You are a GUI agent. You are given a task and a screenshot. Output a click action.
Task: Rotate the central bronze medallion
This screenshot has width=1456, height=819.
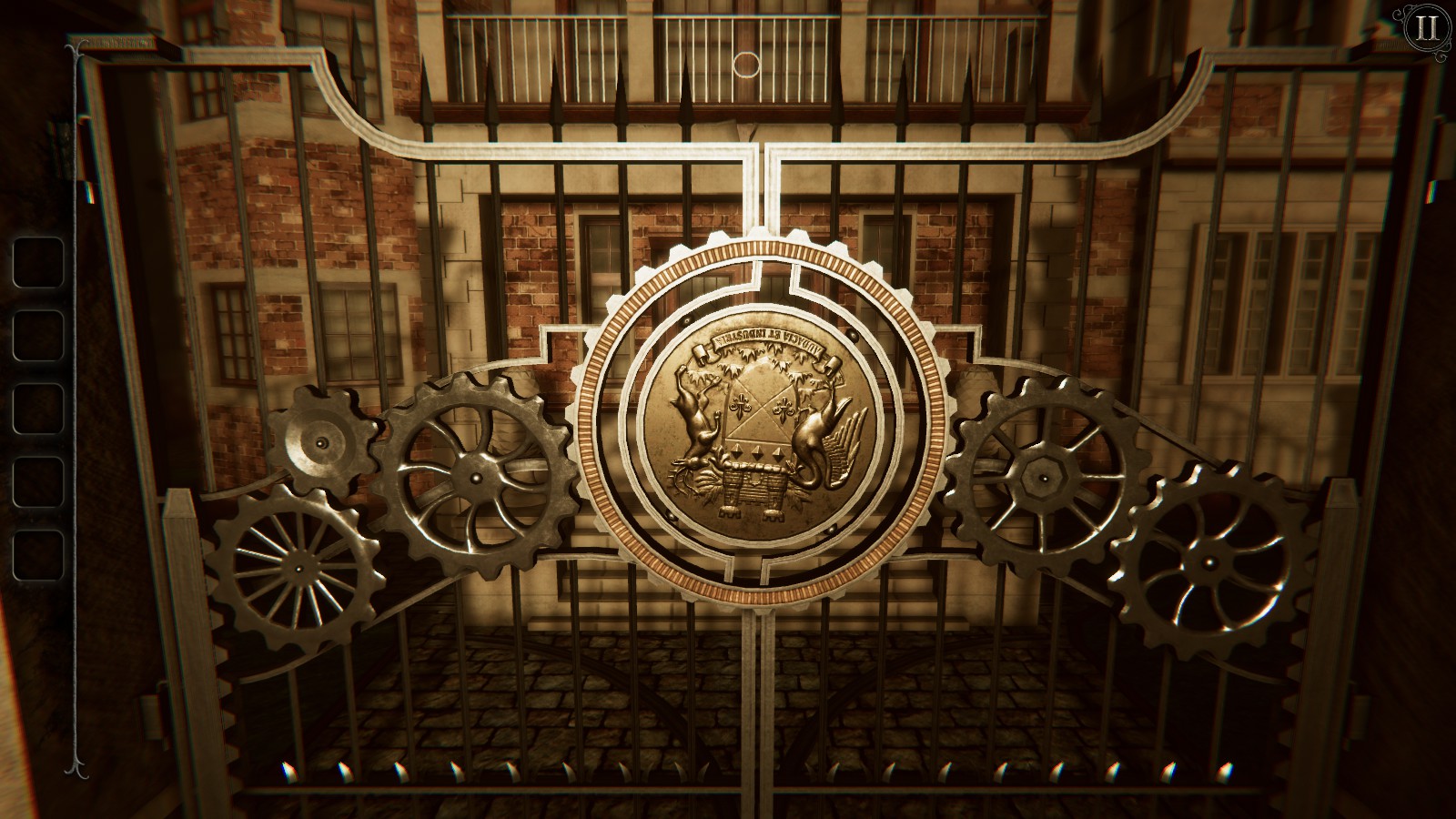(761, 423)
